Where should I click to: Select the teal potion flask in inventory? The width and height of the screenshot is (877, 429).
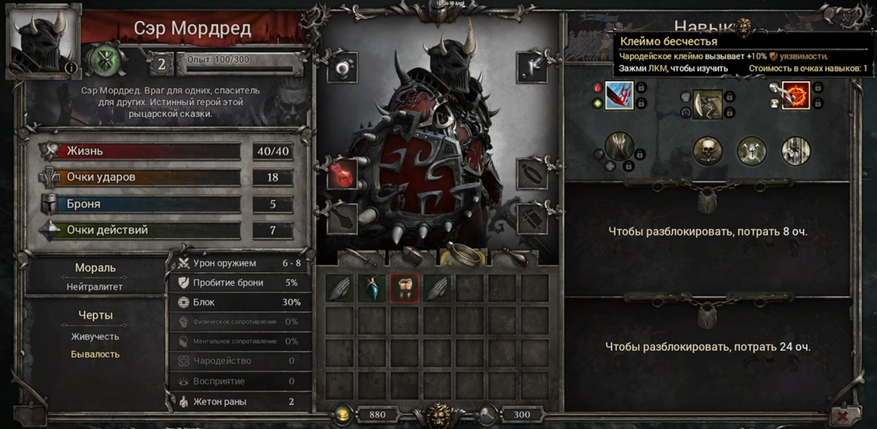click(x=373, y=288)
